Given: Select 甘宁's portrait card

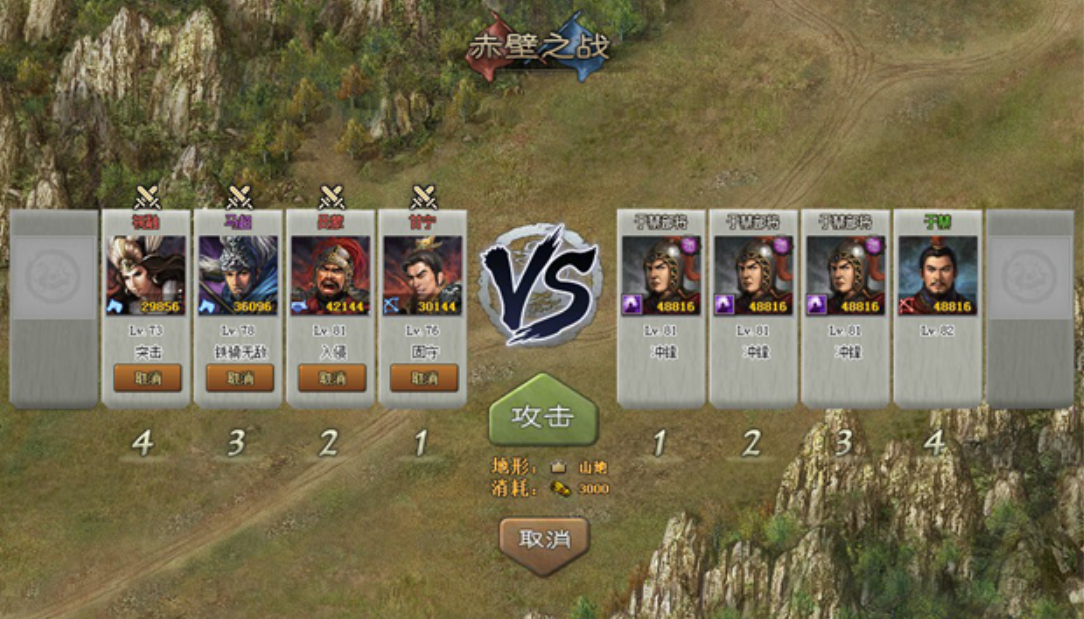Looking at the screenshot, I should click(x=424, y=275).
